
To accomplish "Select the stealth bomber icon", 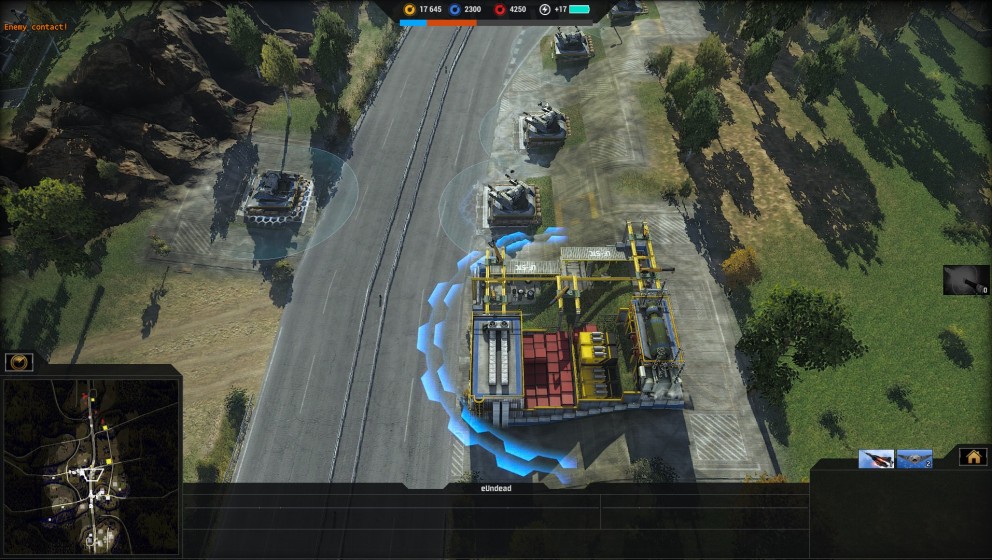I will (914, 459).
